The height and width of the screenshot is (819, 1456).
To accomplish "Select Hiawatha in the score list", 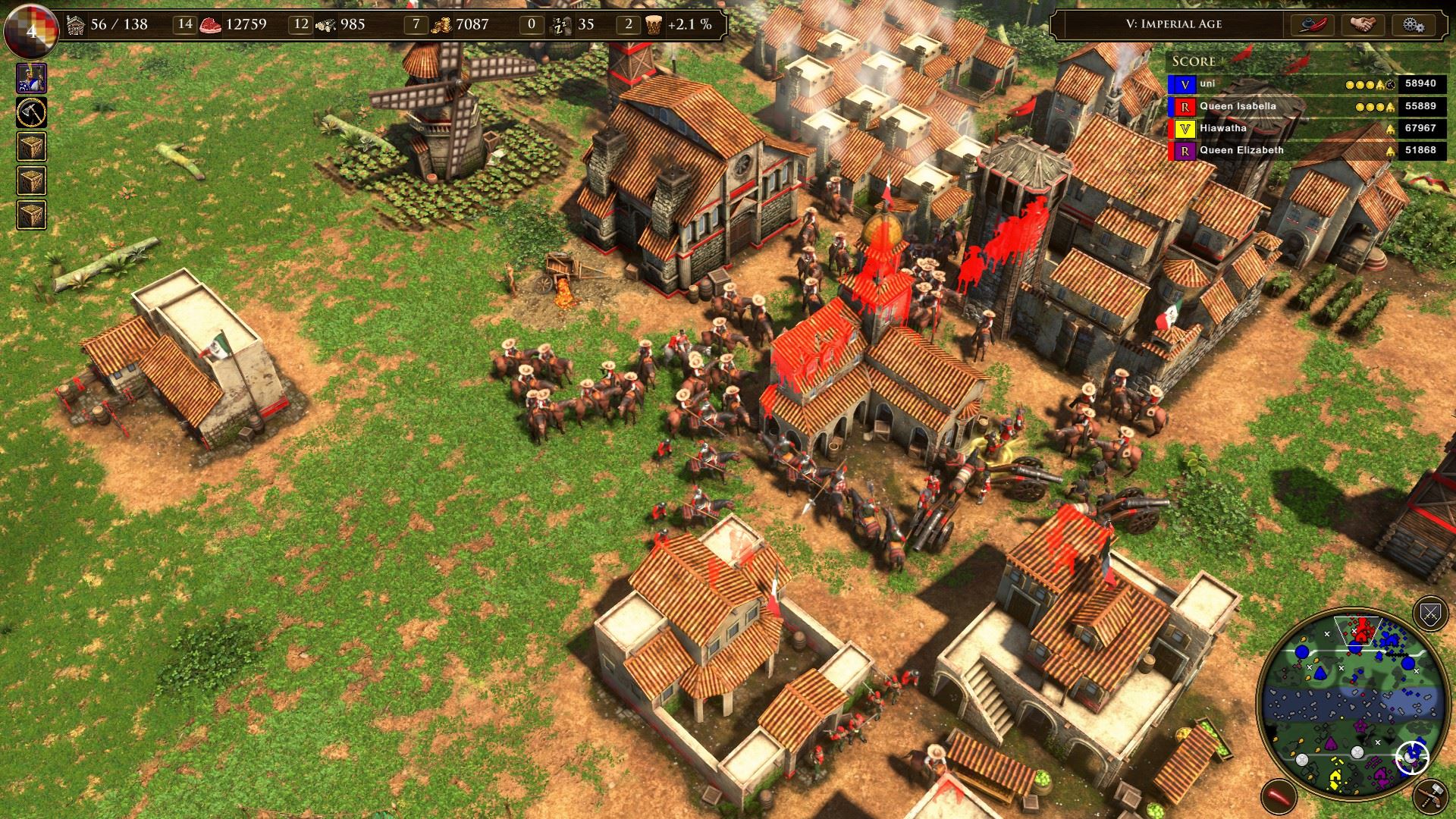I will coord(1222,128).
